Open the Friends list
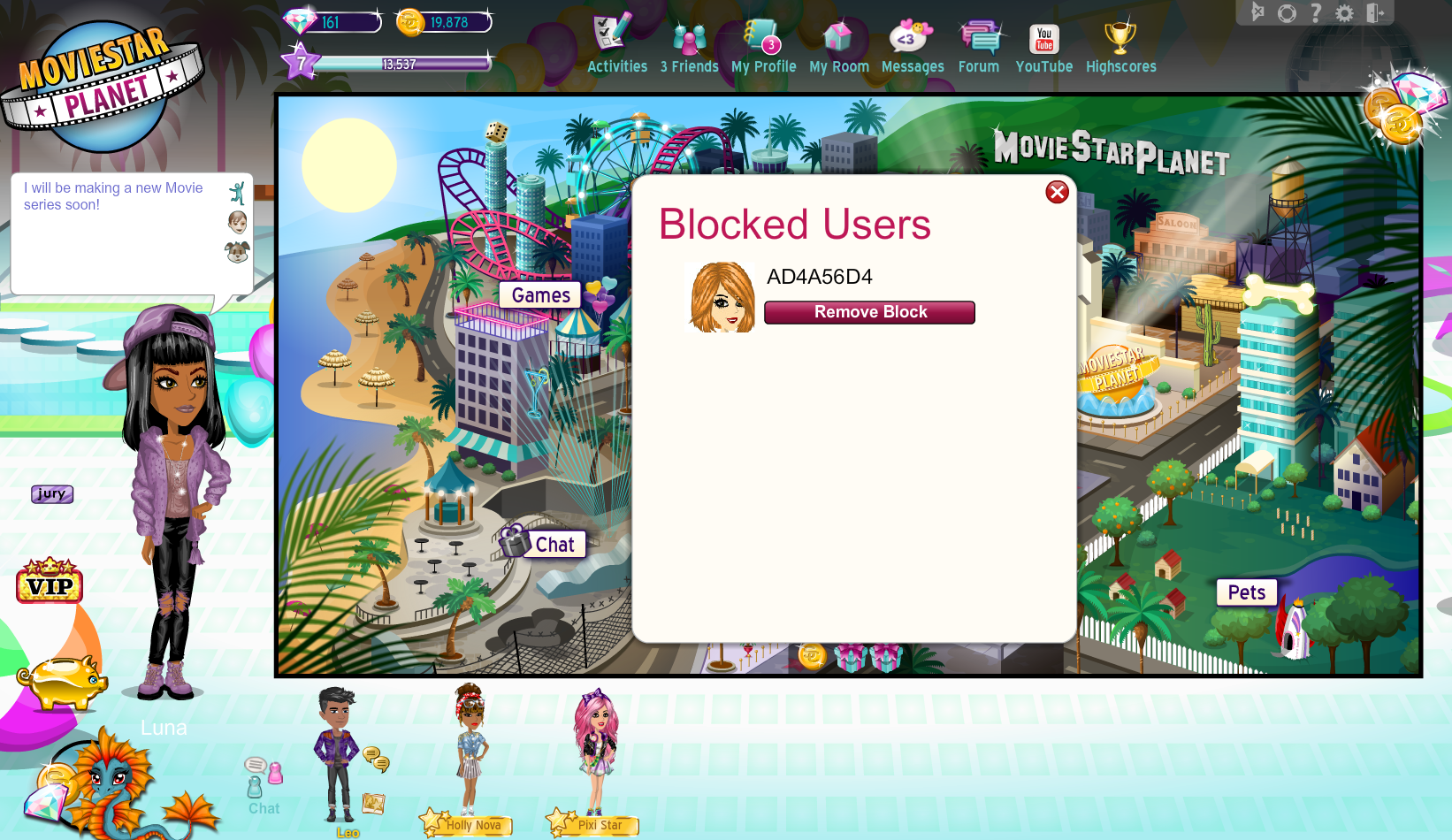1452x840 pixels. click(x=690, y=46)
